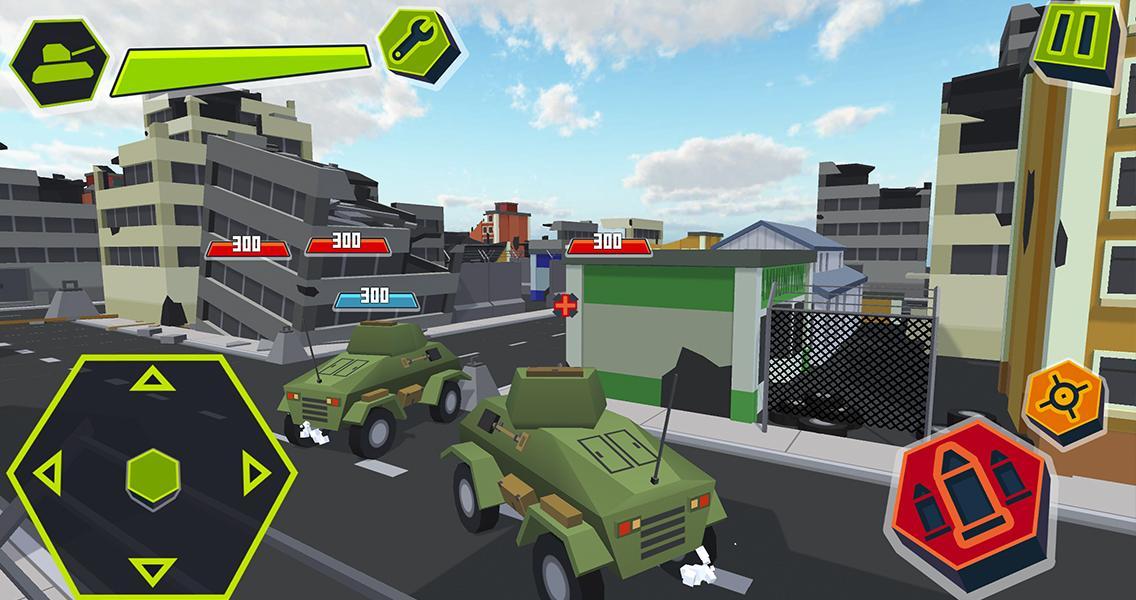Tap the tank icon hexagon

pos(59,61)
